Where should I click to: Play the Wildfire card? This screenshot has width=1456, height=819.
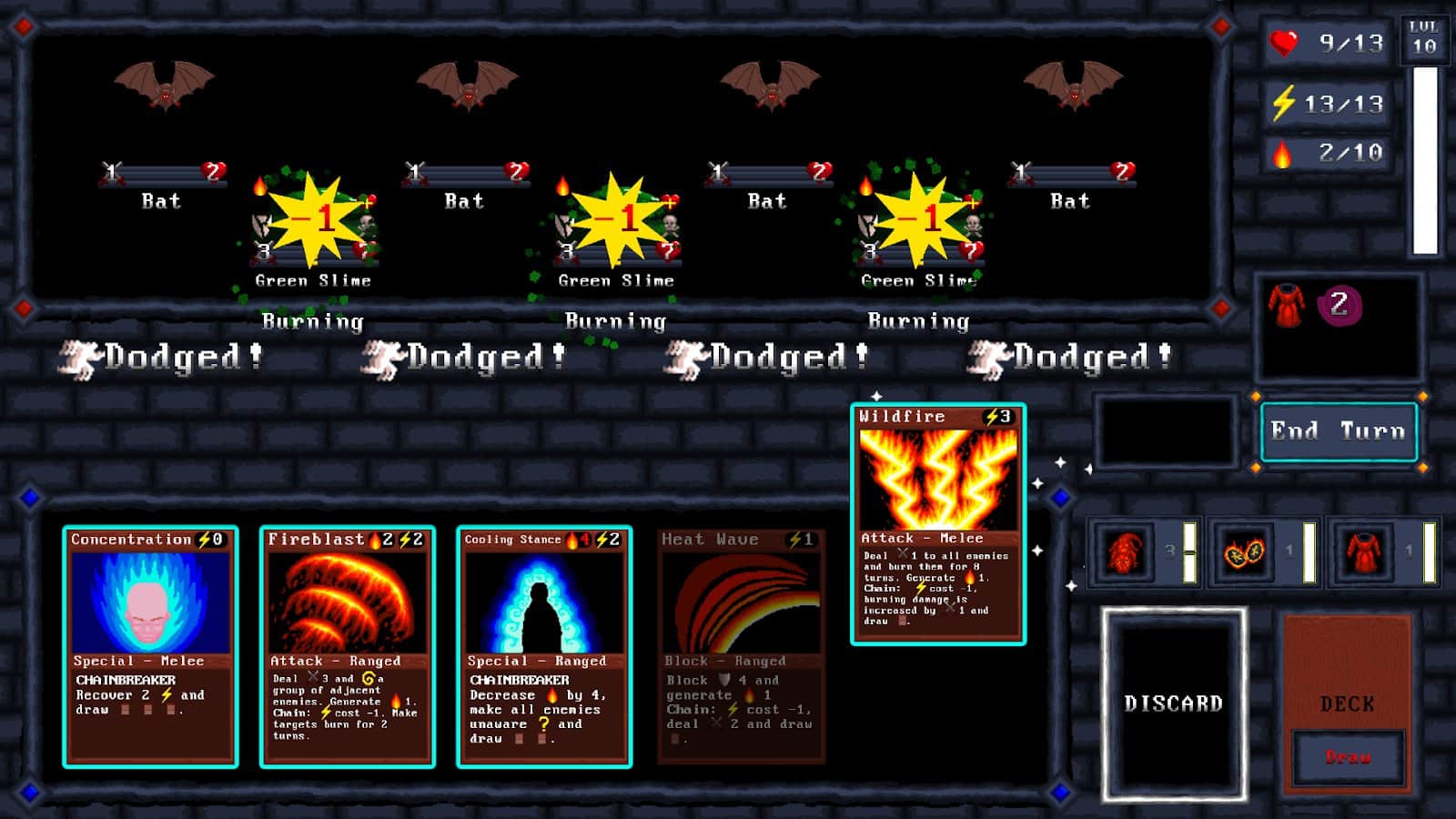(937, 523)
